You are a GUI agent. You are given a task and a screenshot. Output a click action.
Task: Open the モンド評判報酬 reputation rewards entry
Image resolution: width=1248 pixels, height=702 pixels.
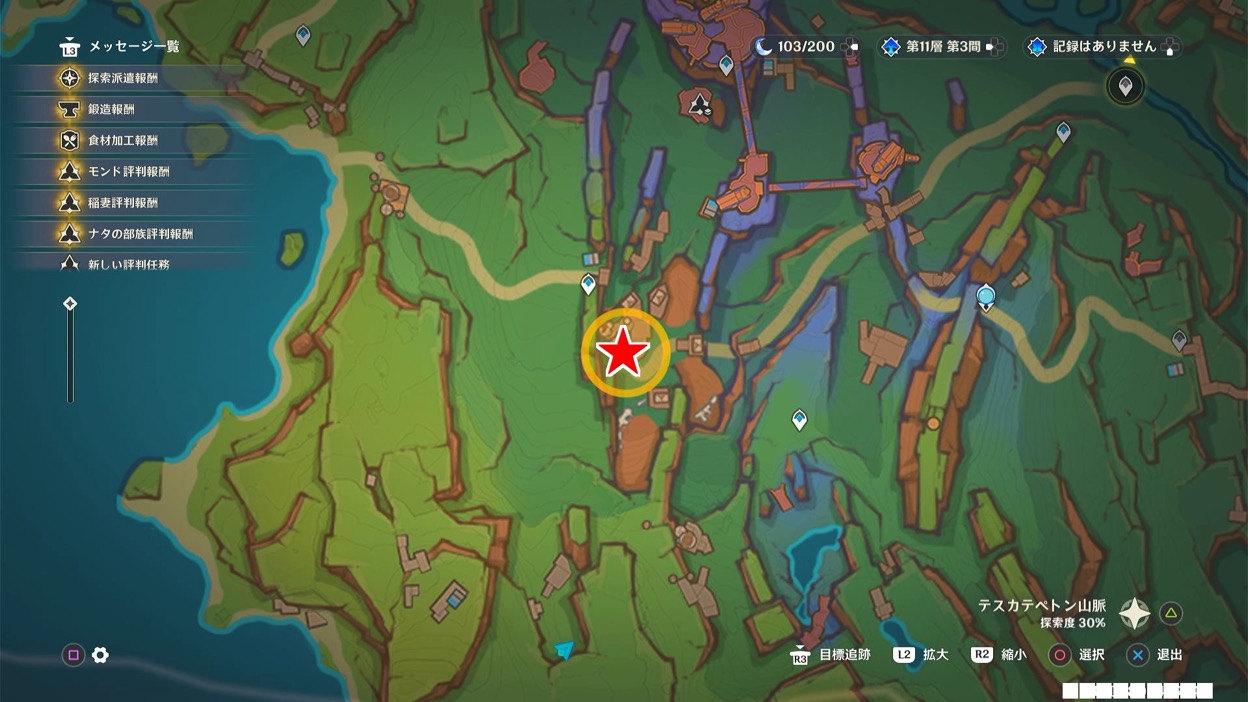(128, 171)
